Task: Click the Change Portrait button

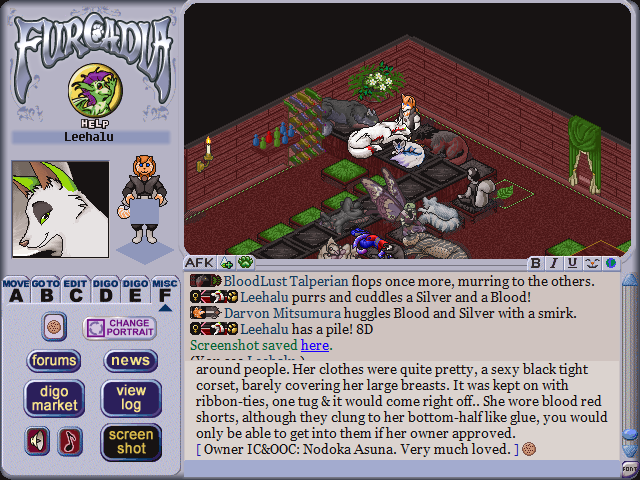Action: click(x=120, y=328)
